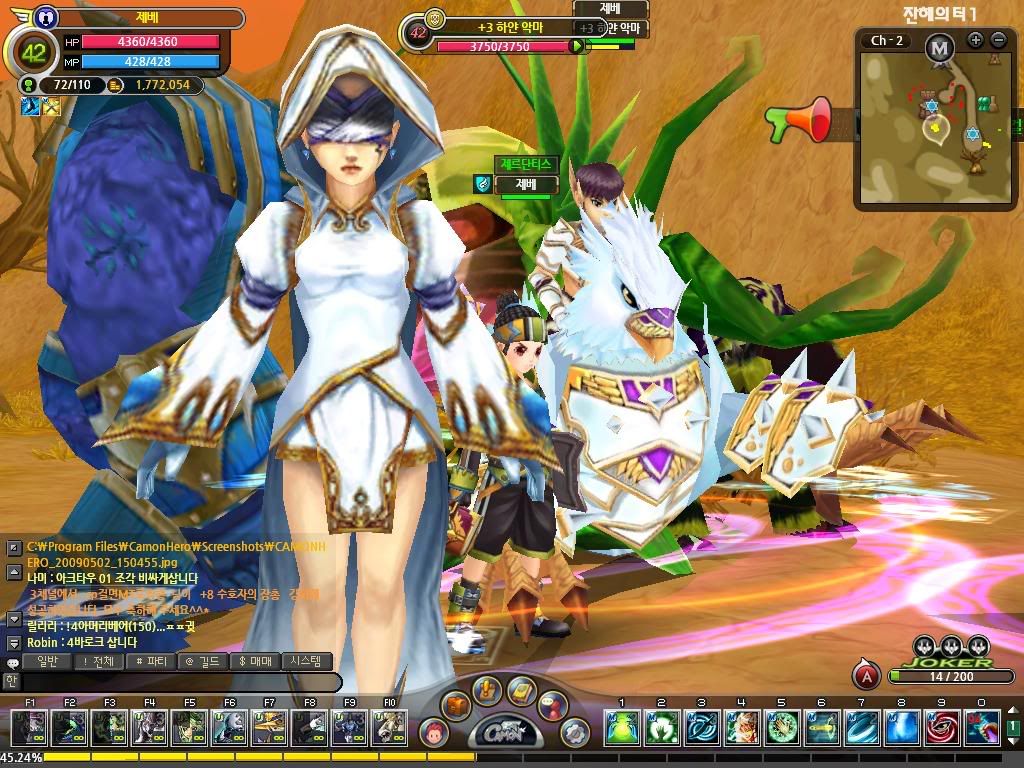Click the chat message input field
The width and height of the screenshot is (1024, 768).
pos(180,682)
